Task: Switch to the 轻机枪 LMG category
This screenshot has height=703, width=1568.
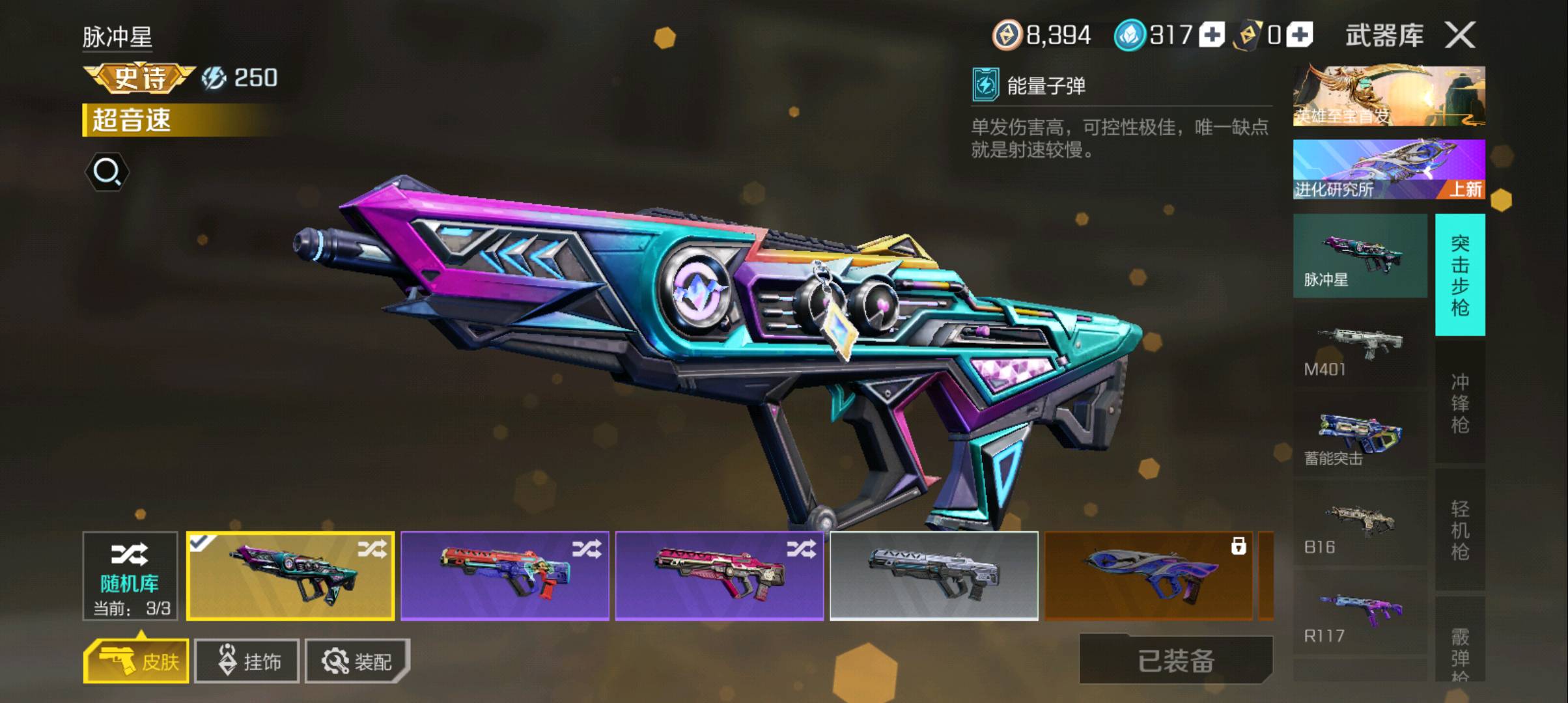Action: coord(1460,530)
